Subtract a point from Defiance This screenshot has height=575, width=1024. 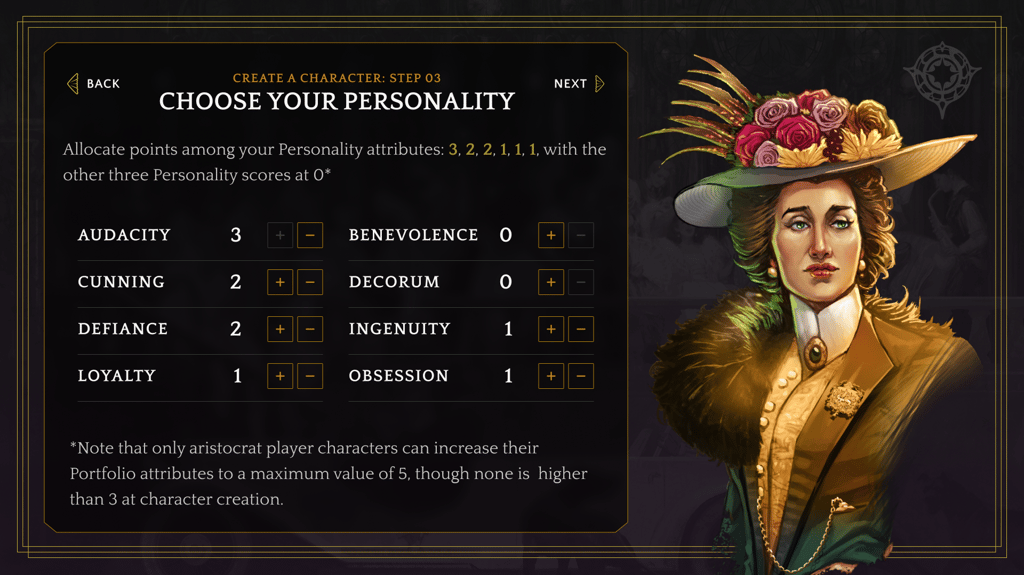(x=310, y=329)
